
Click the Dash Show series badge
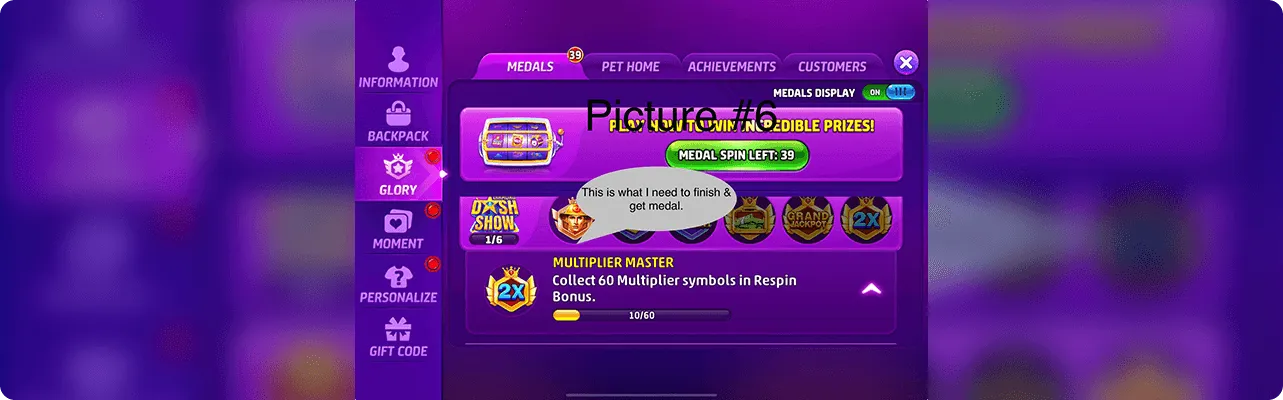[494, 220]
